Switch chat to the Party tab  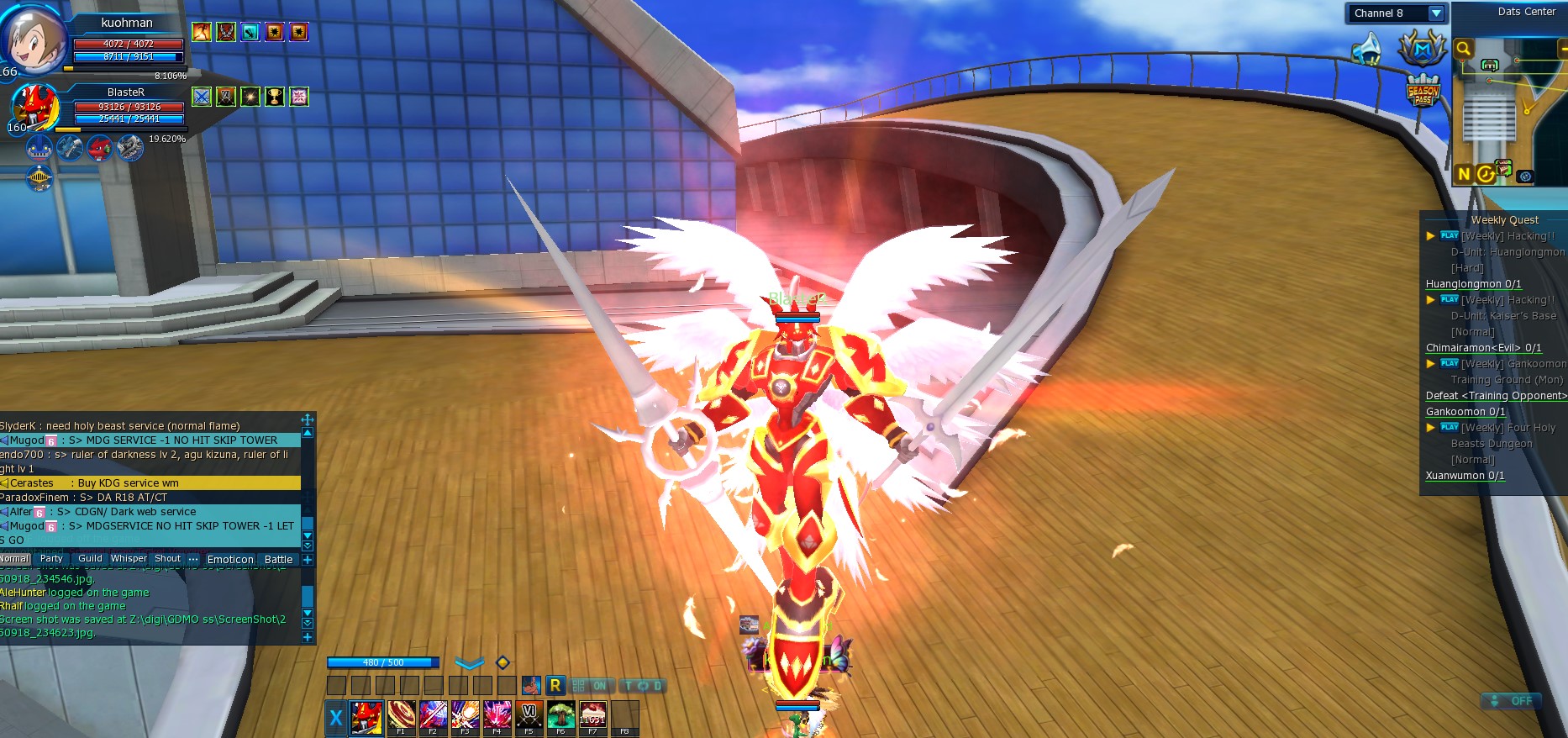51,559
